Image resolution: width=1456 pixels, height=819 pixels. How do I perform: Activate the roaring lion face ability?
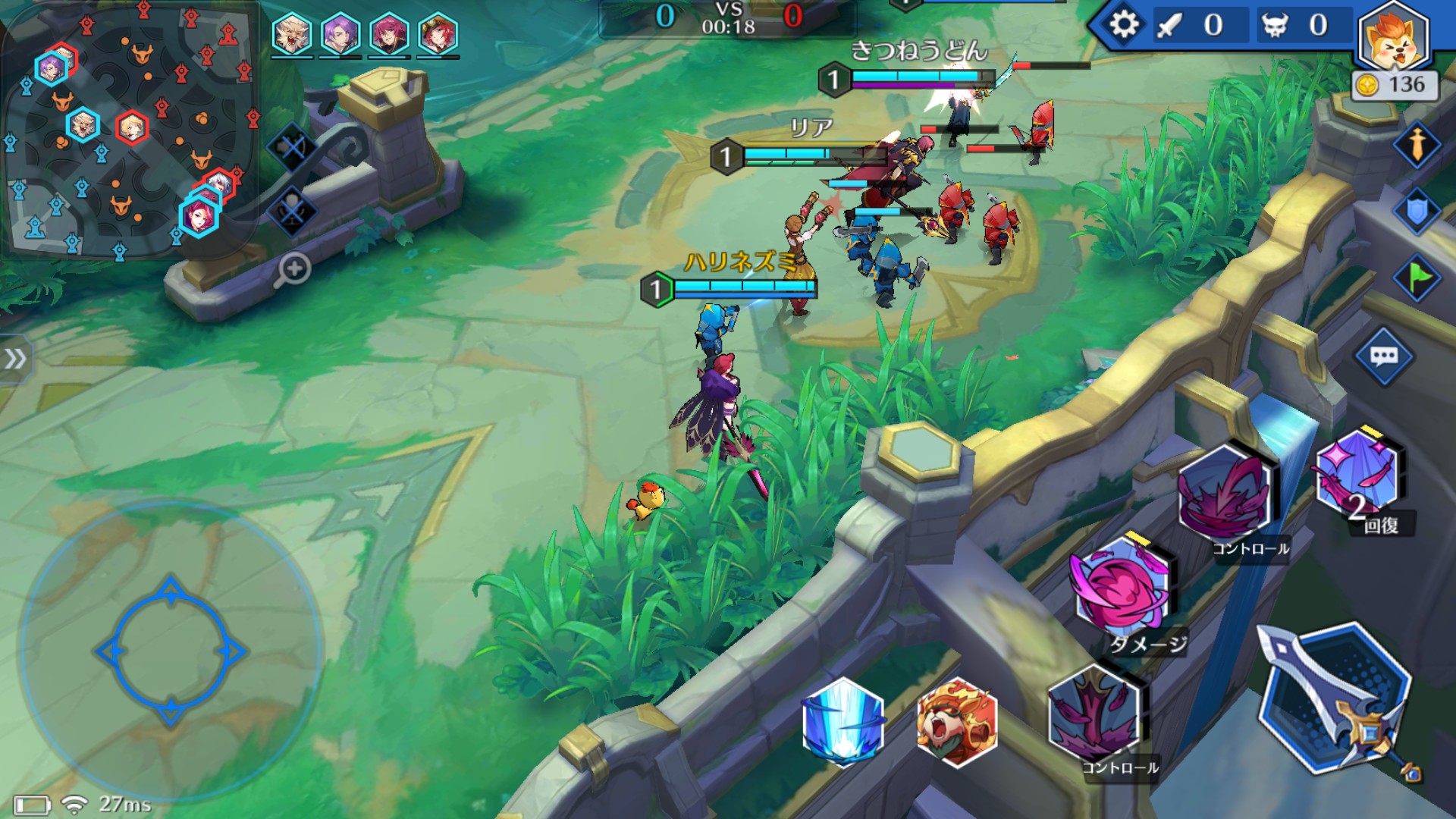click(x=955, y=722)
